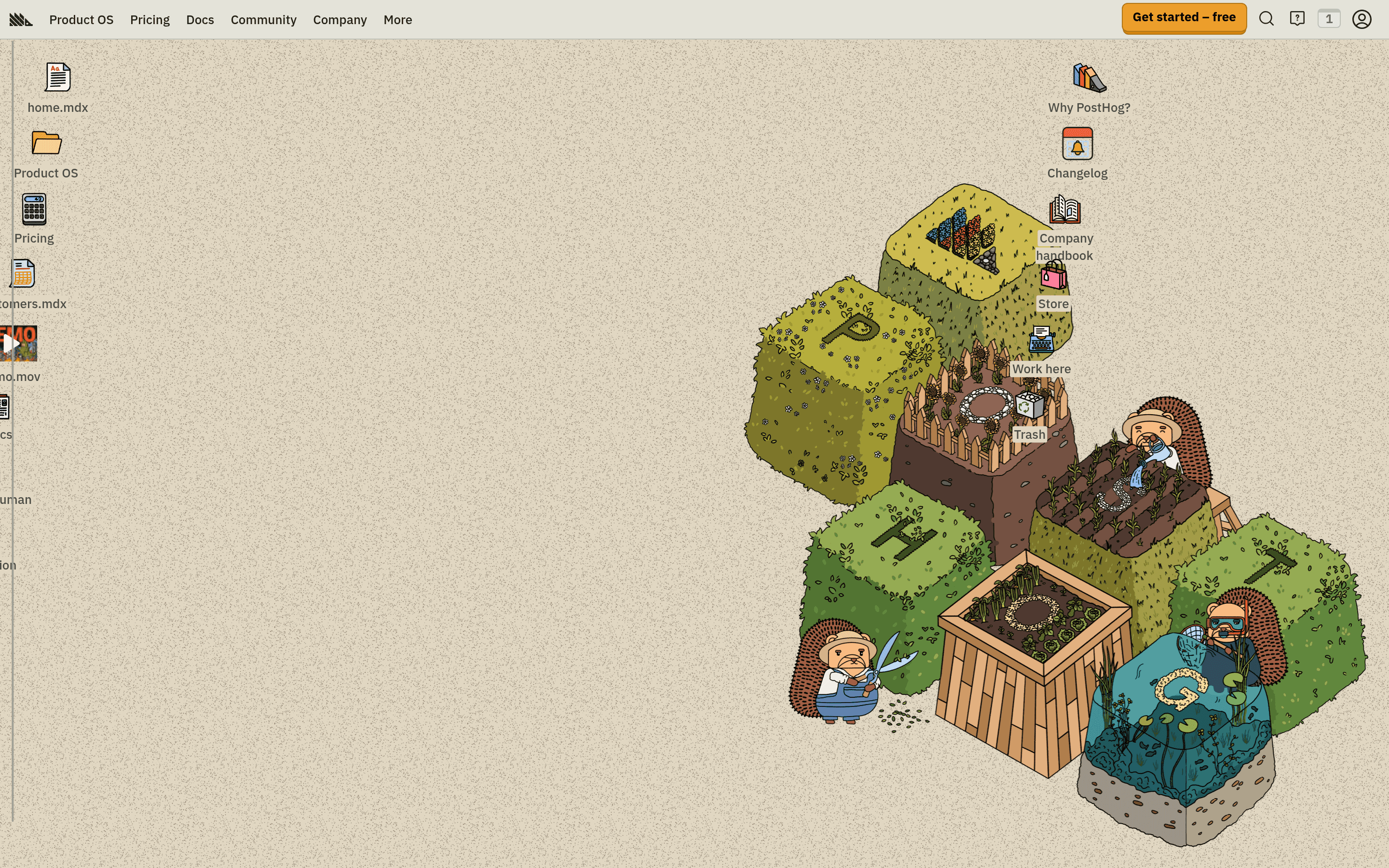
Task: Click the account profile icon
Action: click(1362, 19)
